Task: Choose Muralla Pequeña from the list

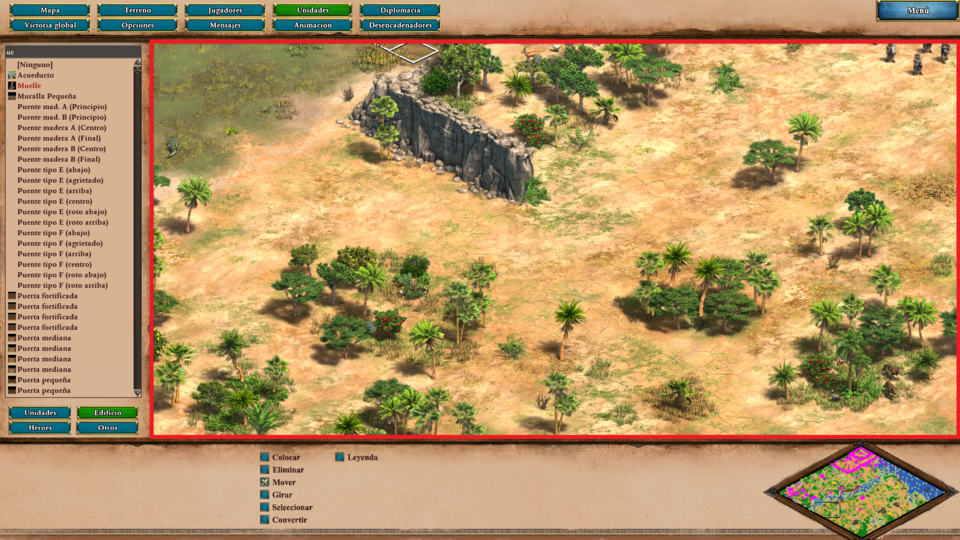Action: click(x=46, y=96)
